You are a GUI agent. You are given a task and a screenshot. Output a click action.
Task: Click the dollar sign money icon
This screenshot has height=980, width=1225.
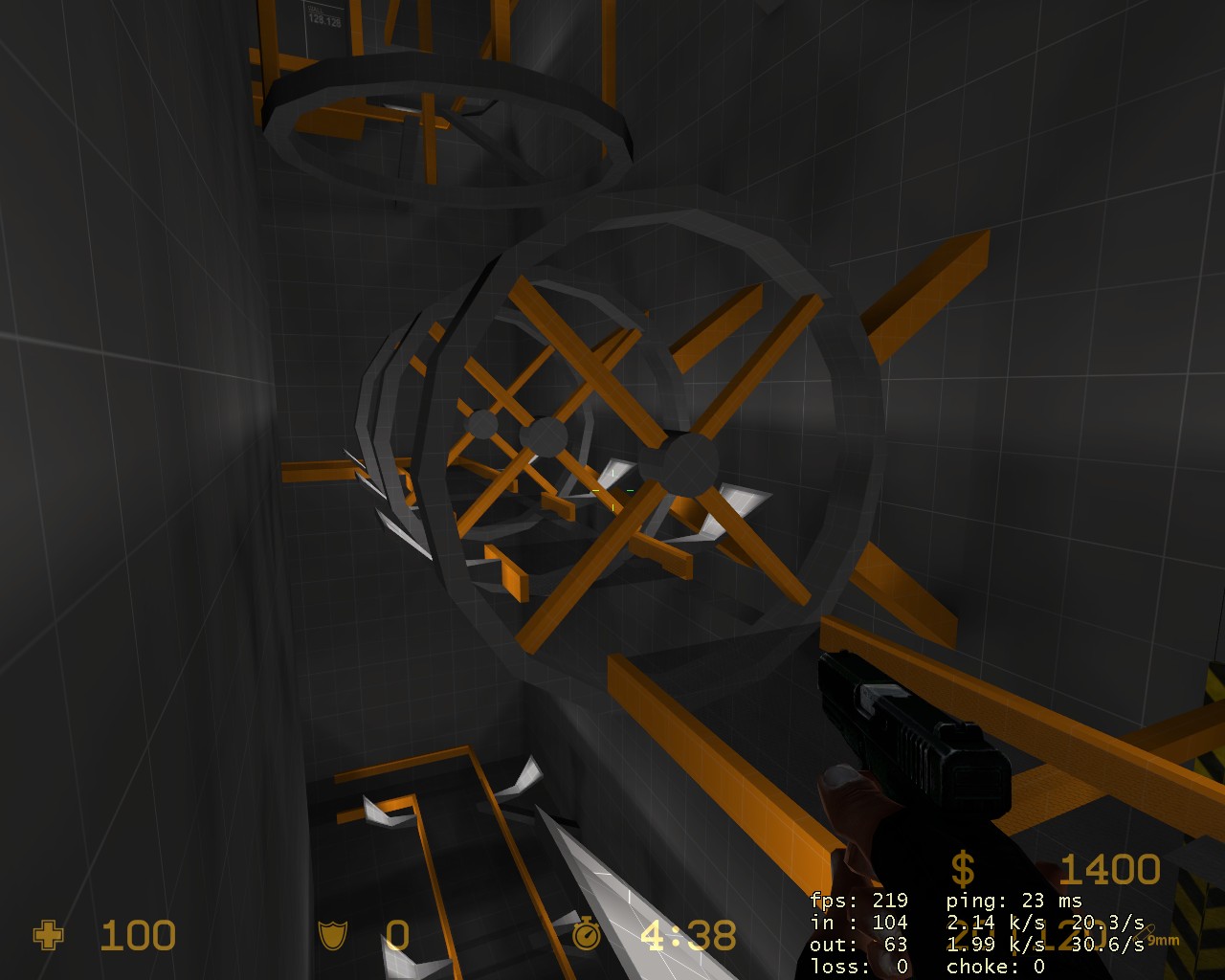click(x=963, y=869)
